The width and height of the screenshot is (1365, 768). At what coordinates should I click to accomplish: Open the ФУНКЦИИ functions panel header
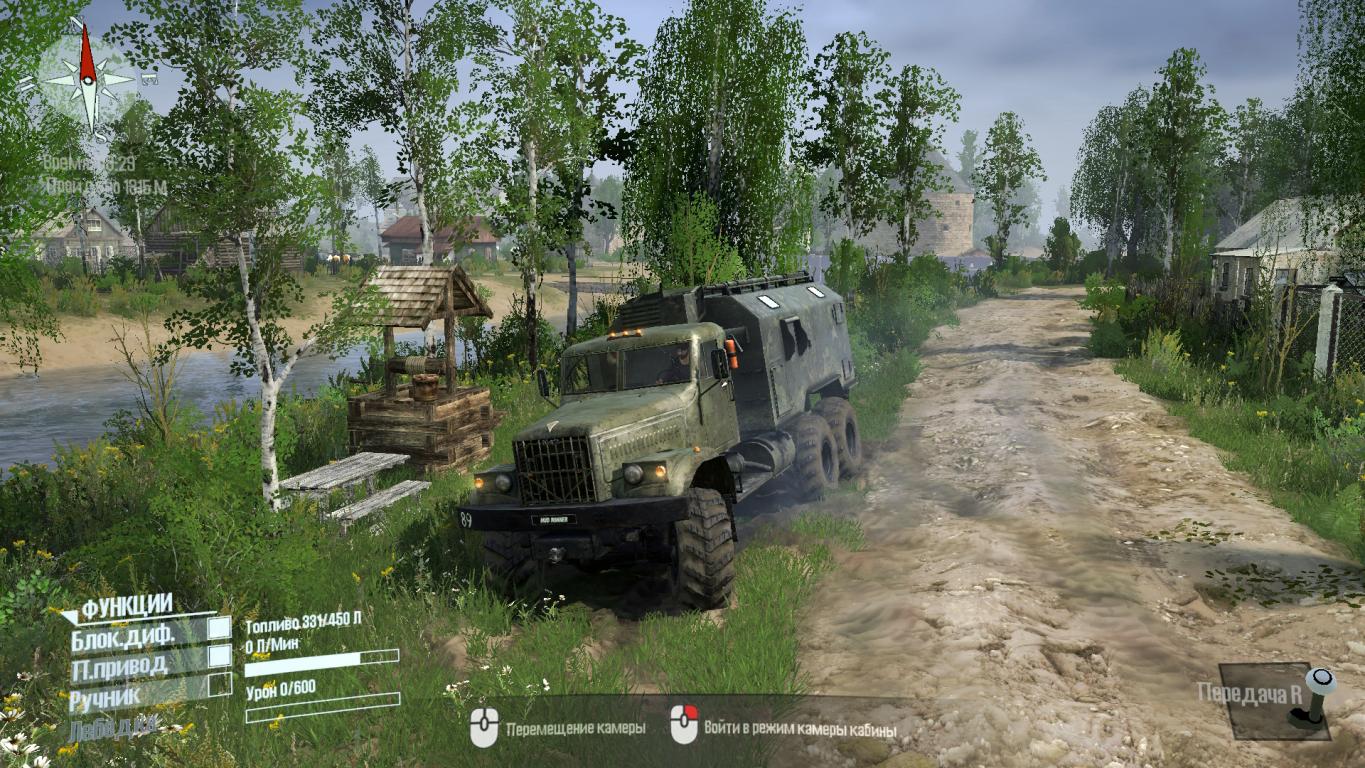click(x=126, y=605)
